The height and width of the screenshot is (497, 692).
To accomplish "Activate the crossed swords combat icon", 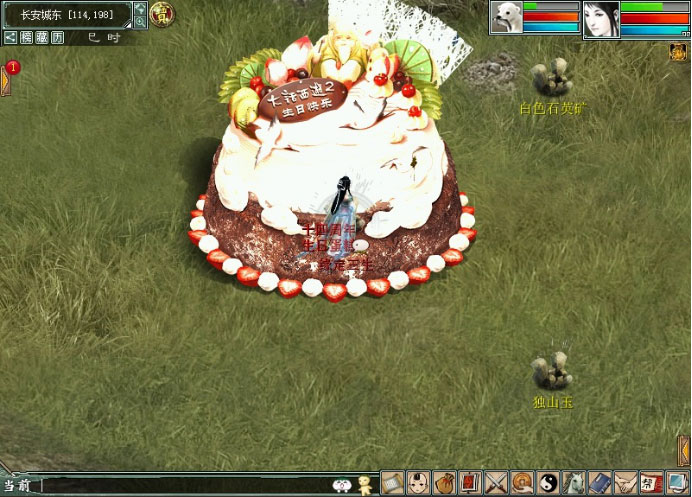I will point(496,482).
